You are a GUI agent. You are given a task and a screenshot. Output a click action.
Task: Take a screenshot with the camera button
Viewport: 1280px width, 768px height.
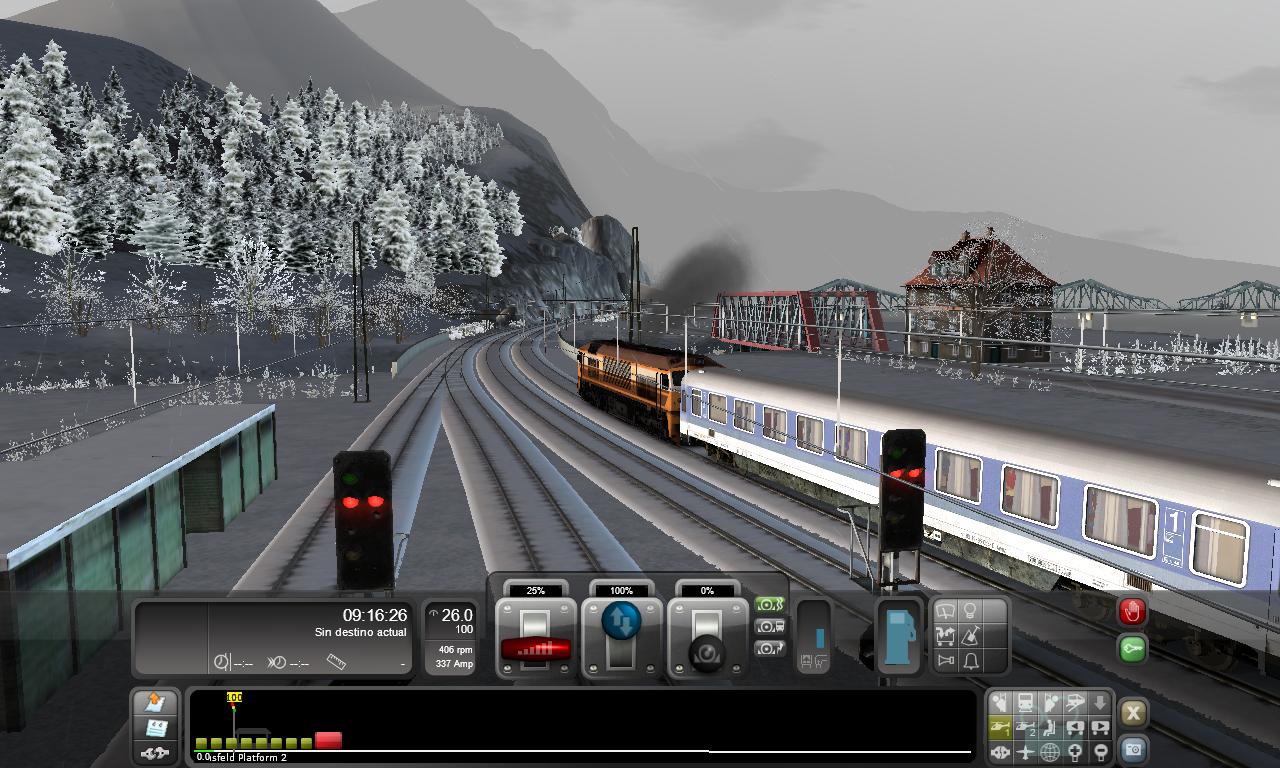[x=1132, y=749]
